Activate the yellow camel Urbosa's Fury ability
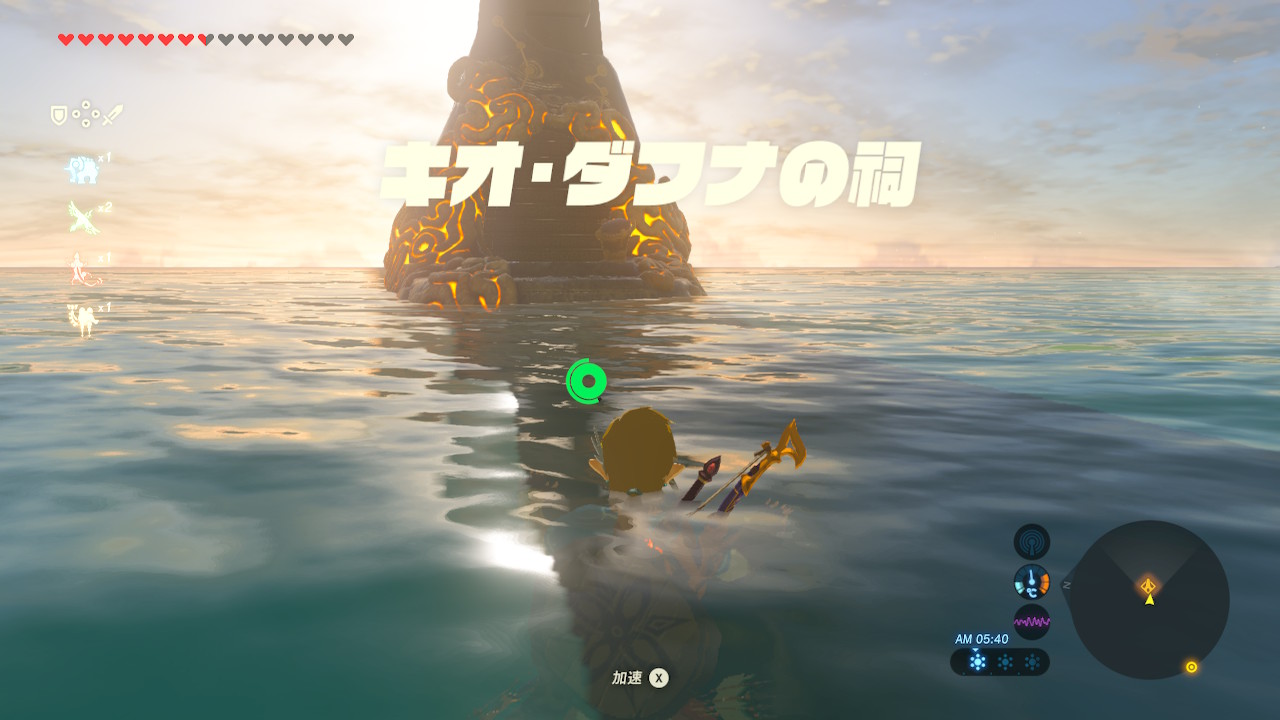Screen dimensions: 1280x720 [82, 319]
